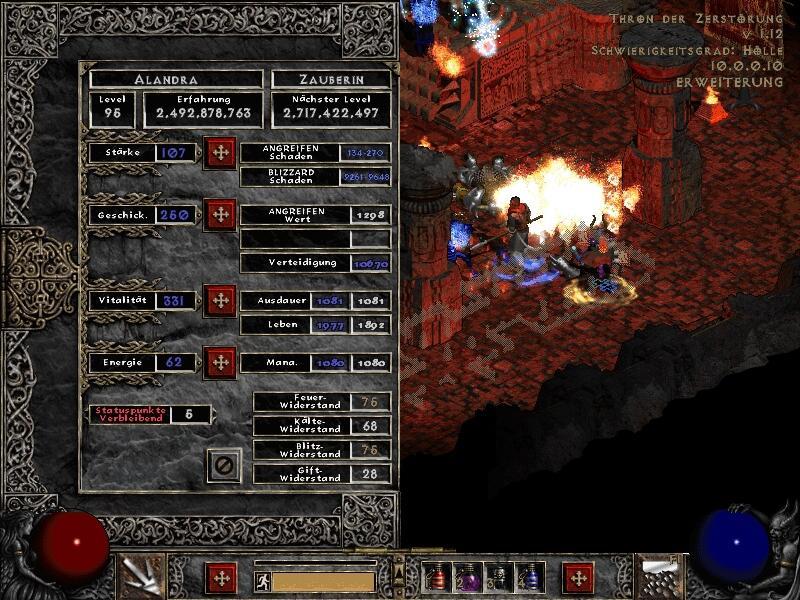
Task: Add a point to Stärke
Action: [220, 153]
